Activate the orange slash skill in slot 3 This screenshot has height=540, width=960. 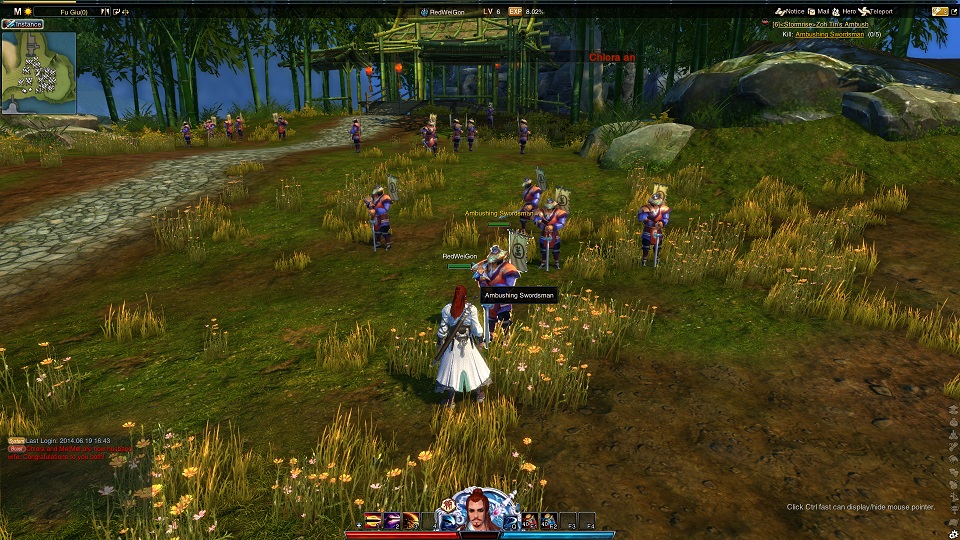410,520
